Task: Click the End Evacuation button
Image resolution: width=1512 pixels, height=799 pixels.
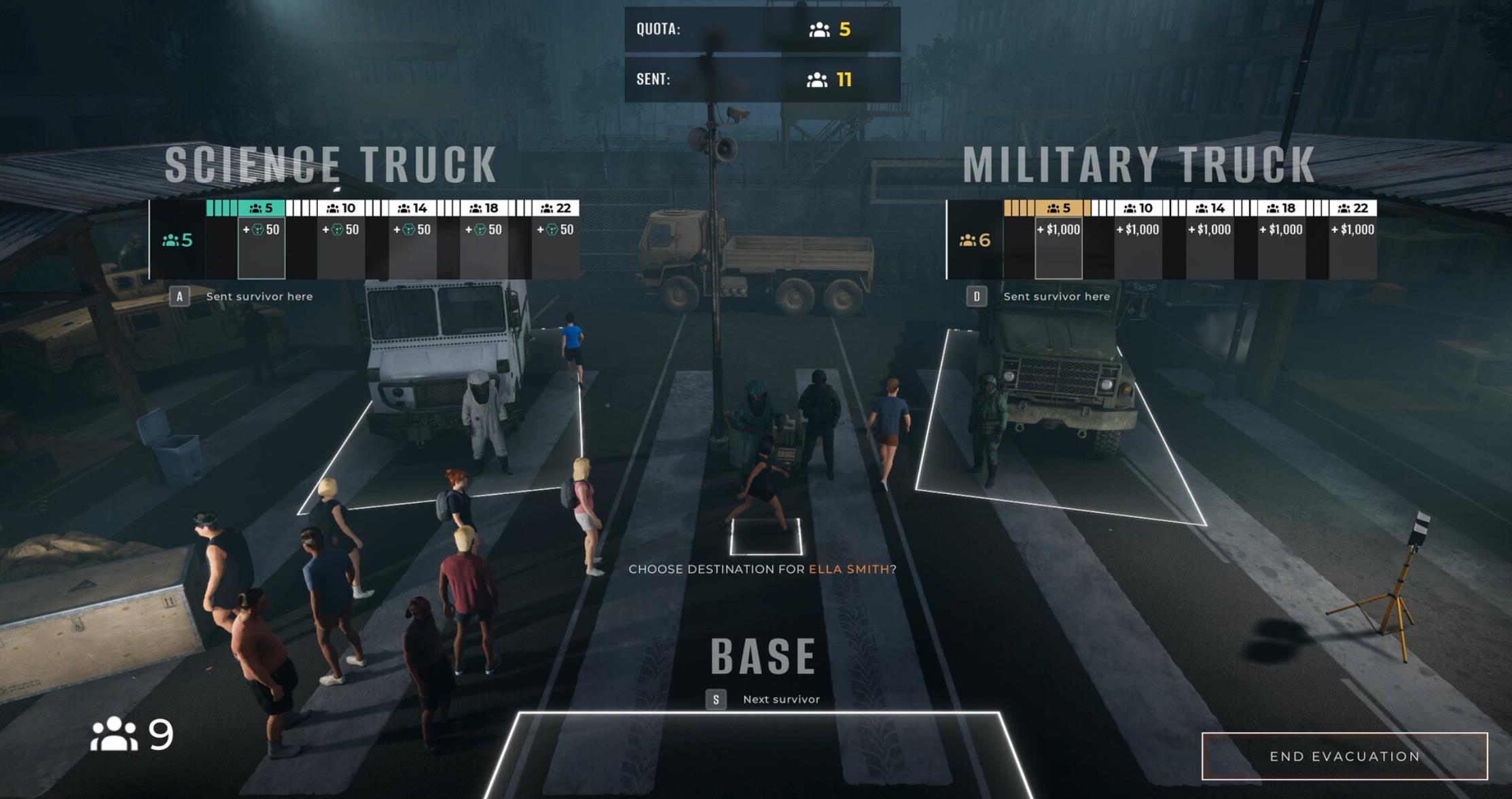Action: coord(1344,756)
